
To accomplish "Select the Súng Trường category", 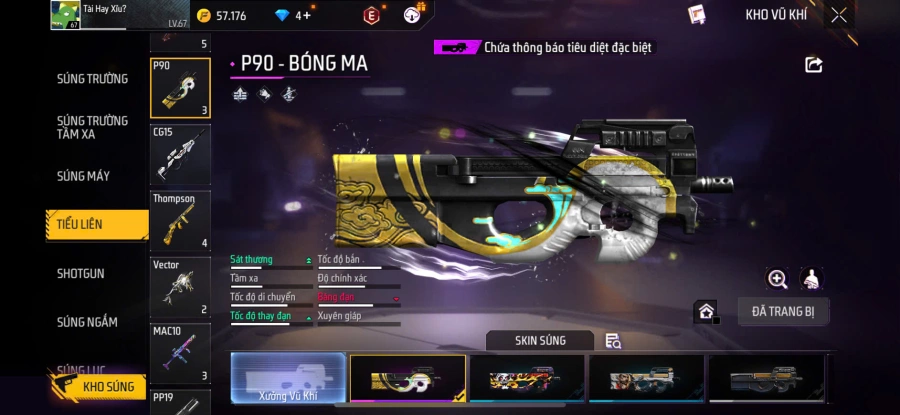I will 92,79.
